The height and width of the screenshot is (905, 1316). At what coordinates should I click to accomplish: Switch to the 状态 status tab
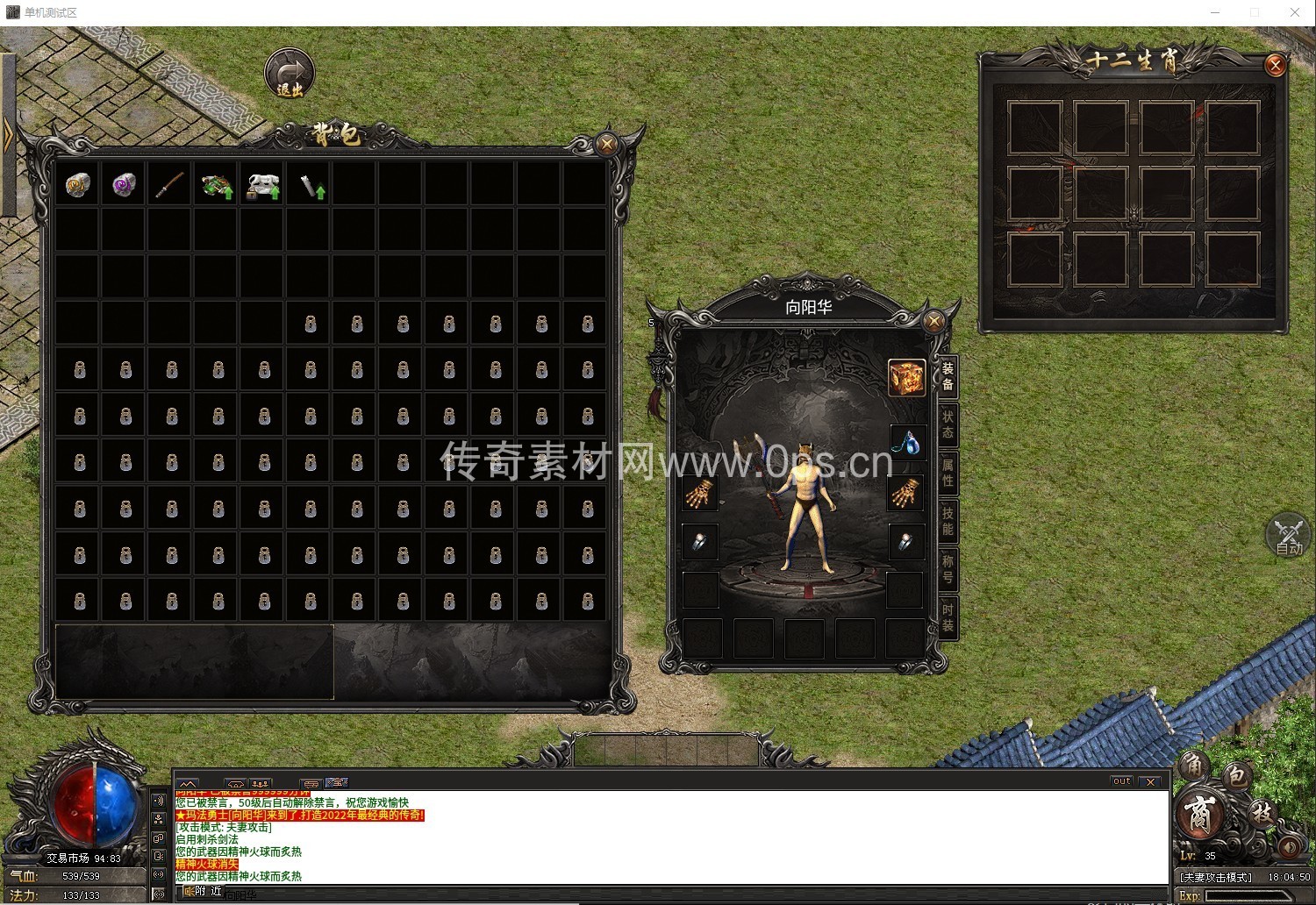click(948, 424)
